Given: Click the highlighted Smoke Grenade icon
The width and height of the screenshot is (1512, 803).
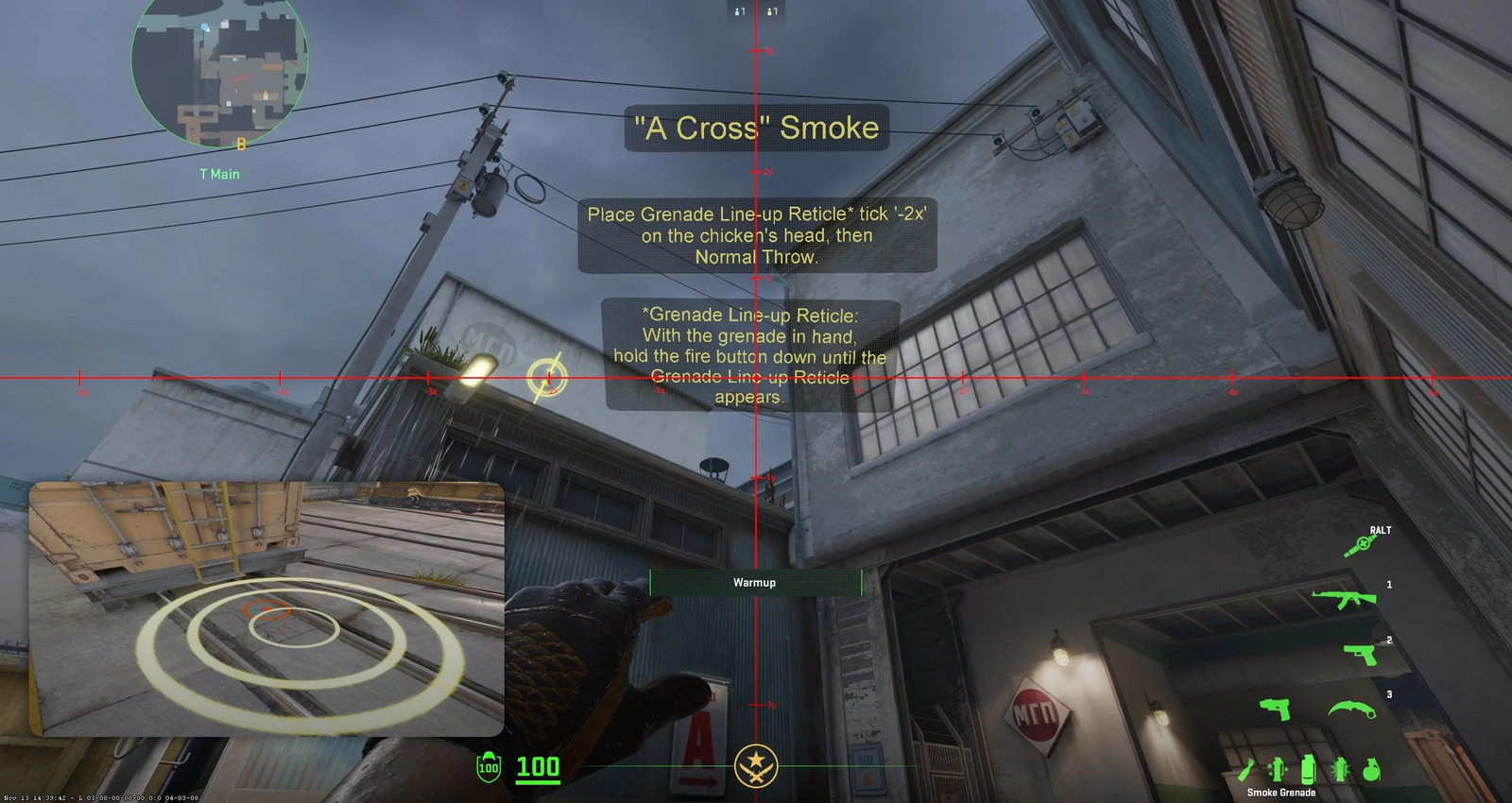Looking at the screenshot, I should click(1308, 770).
